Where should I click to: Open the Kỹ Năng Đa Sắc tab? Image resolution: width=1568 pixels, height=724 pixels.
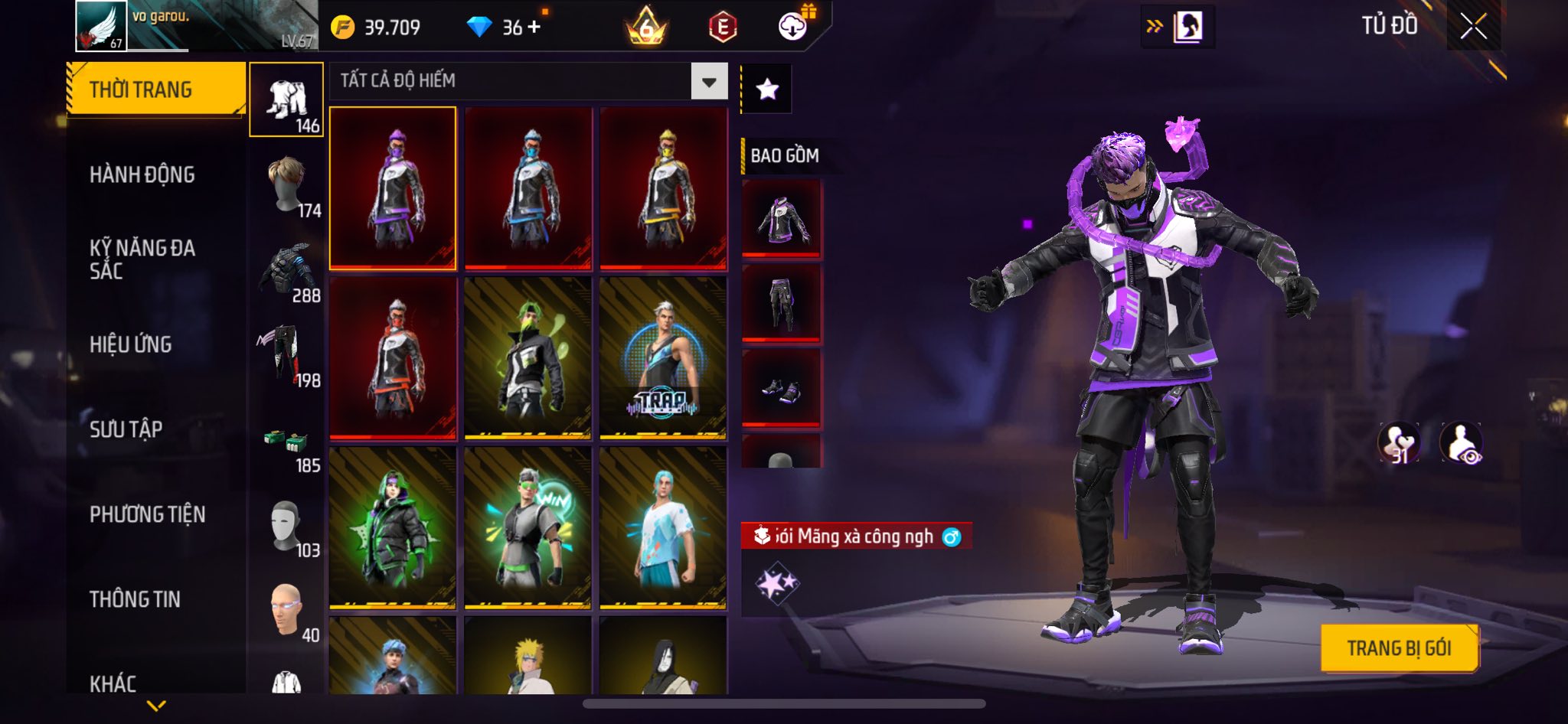(x=142, y=259)
